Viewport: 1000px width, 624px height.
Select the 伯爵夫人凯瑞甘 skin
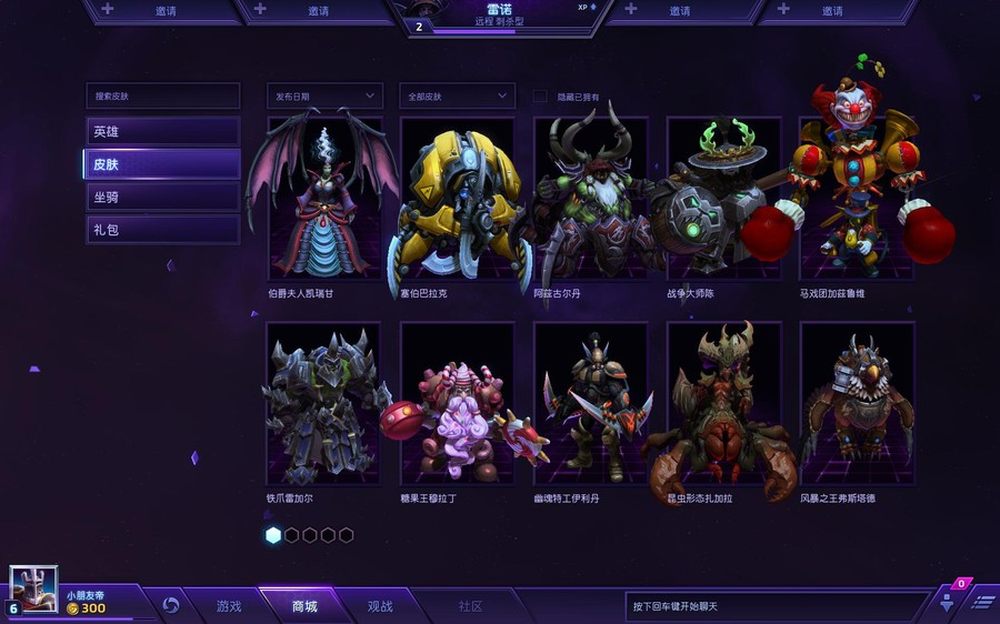pyautogui.click(x=324, y=200)
